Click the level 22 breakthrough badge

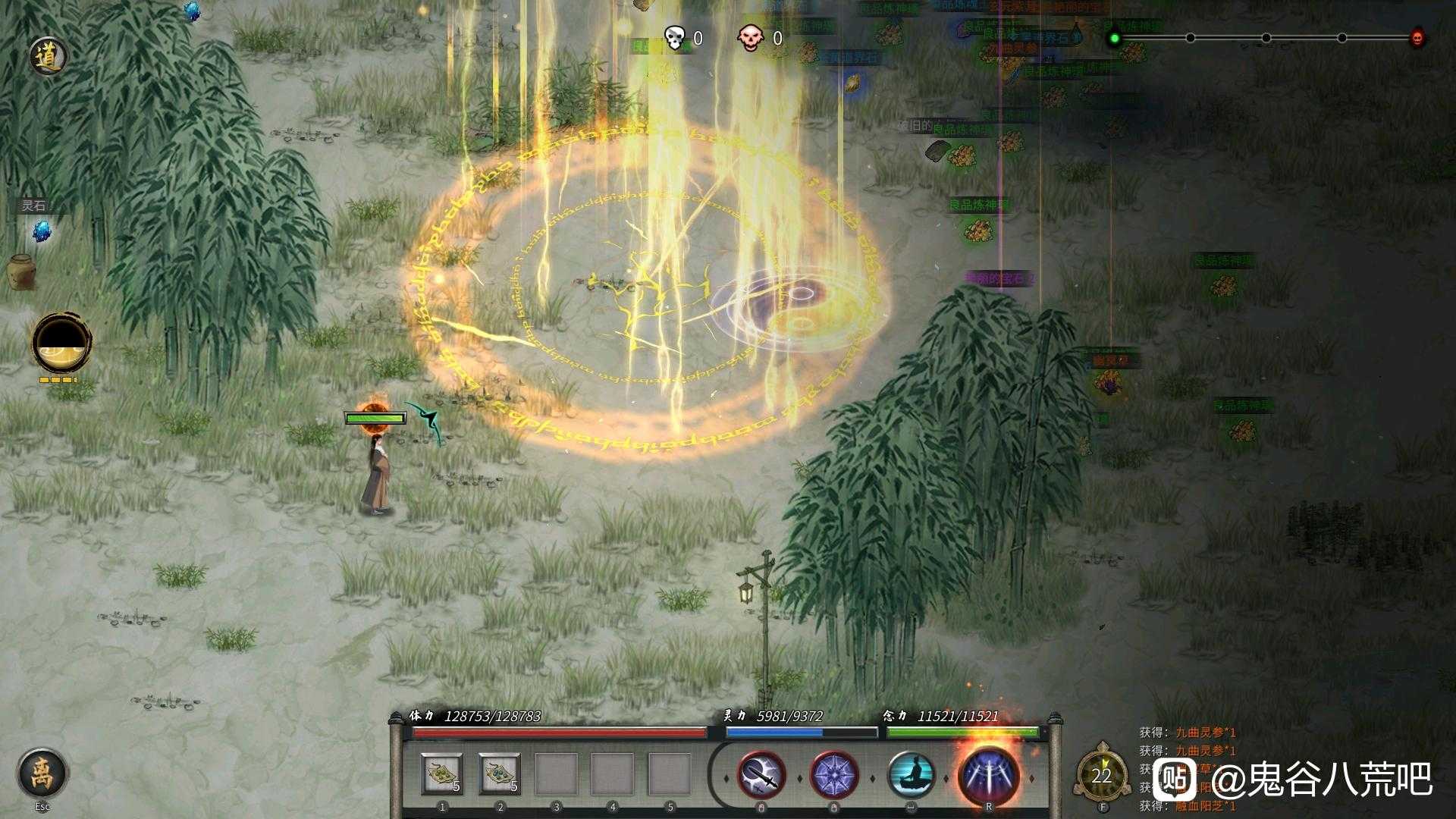click(x=1103, y=775)
